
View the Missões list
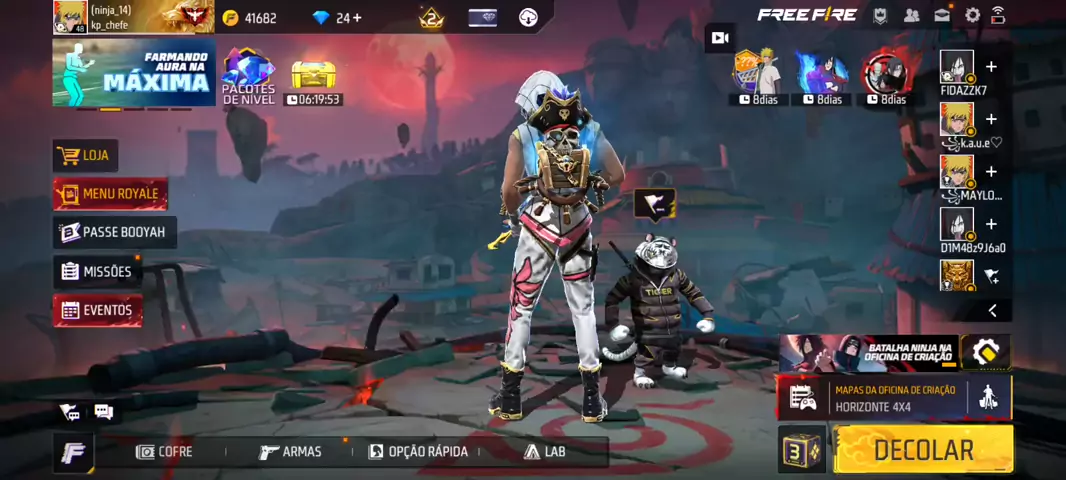96,271
